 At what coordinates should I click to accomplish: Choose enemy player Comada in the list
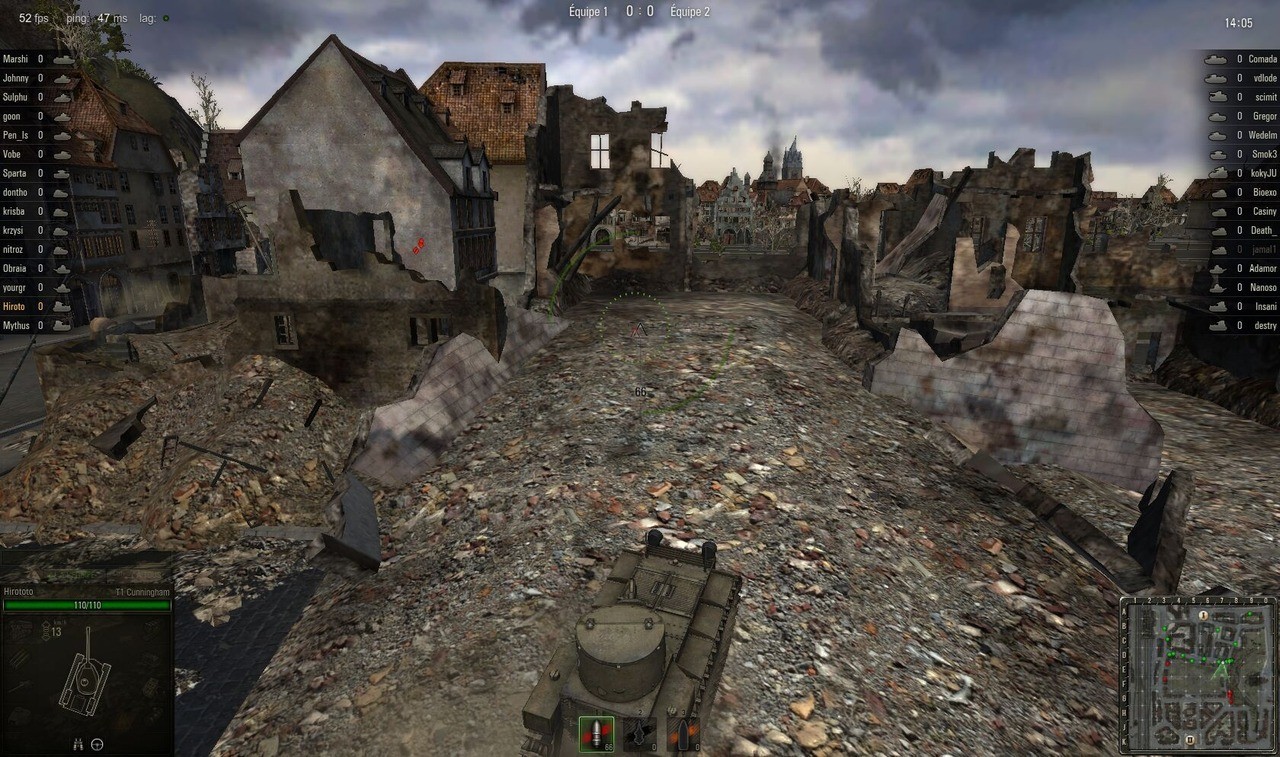[x=1262, y=59]
